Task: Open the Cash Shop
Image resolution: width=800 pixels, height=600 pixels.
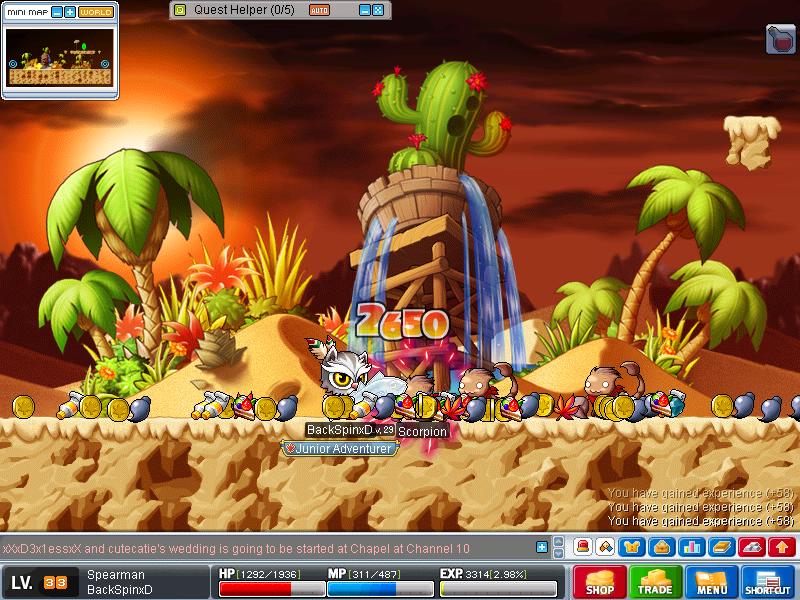Action: click(x=599, y=582)
